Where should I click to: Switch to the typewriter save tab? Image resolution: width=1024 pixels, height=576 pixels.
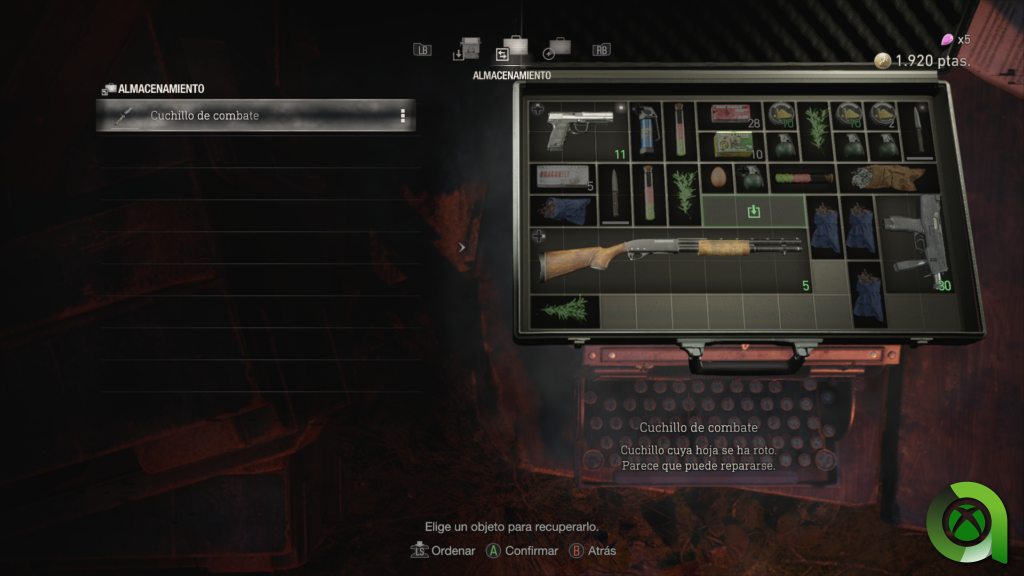(467, 50)
